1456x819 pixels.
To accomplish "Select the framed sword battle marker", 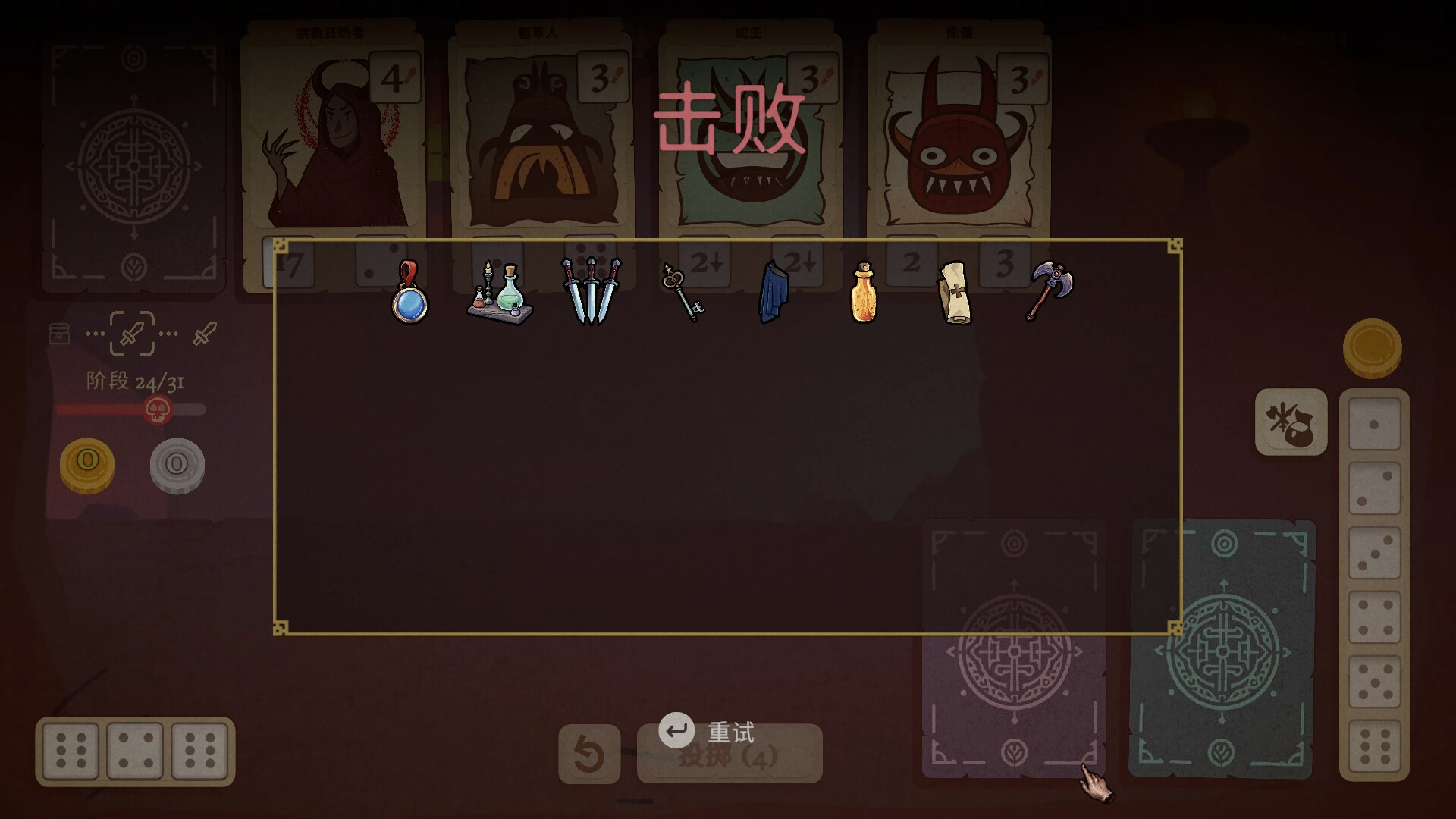I will coord(133,334).
